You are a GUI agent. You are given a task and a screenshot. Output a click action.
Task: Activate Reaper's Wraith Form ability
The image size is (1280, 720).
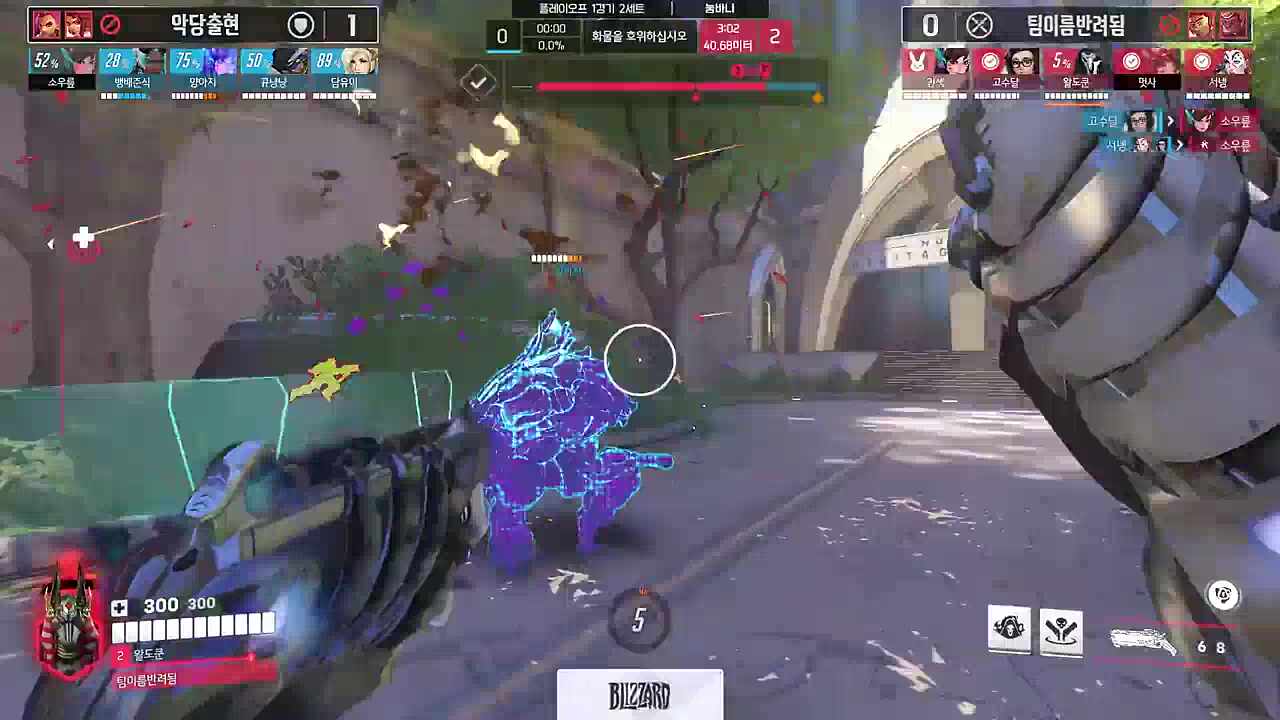point(1009,630)
